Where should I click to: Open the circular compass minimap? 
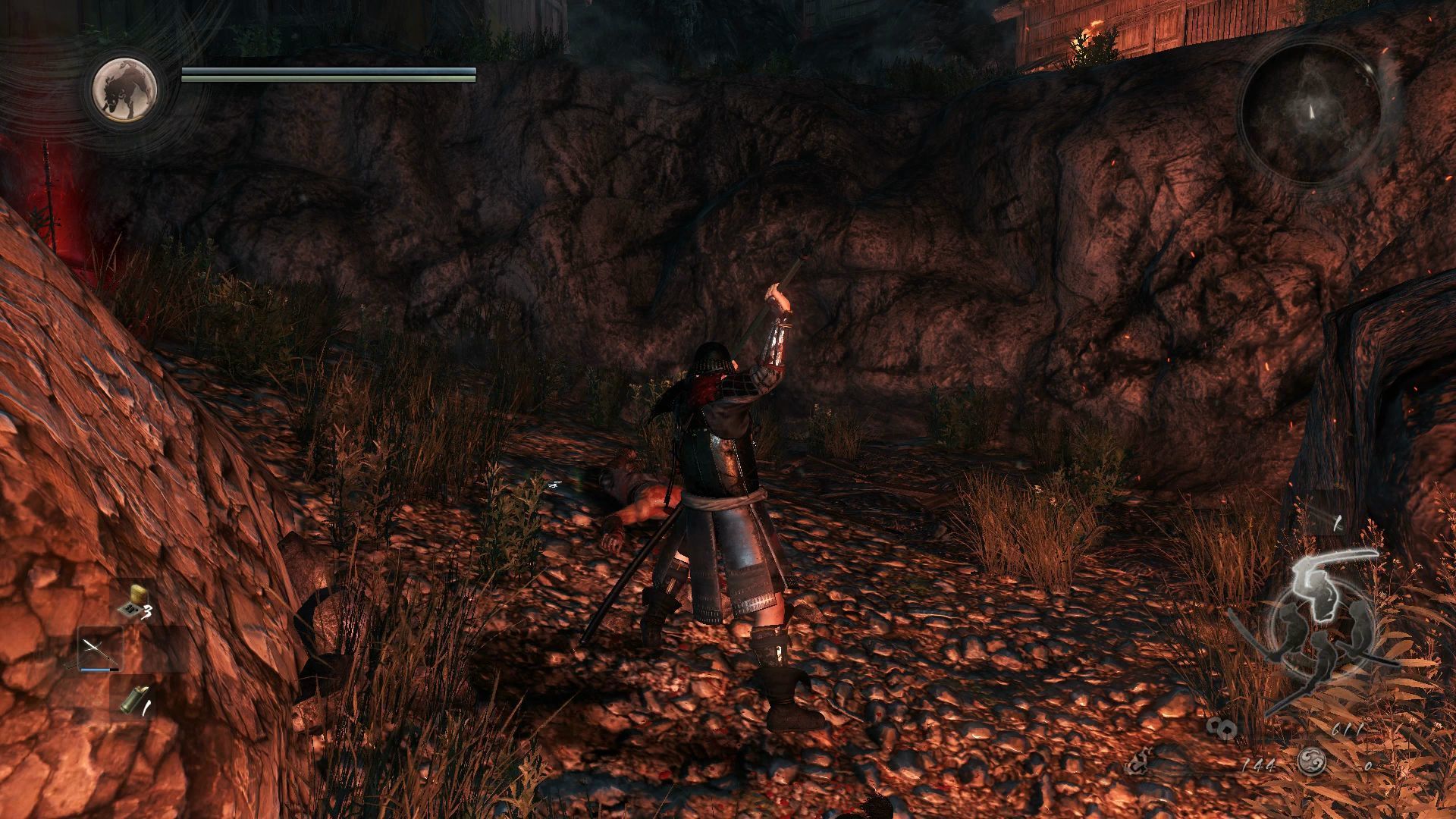[x=1310, y=111]
